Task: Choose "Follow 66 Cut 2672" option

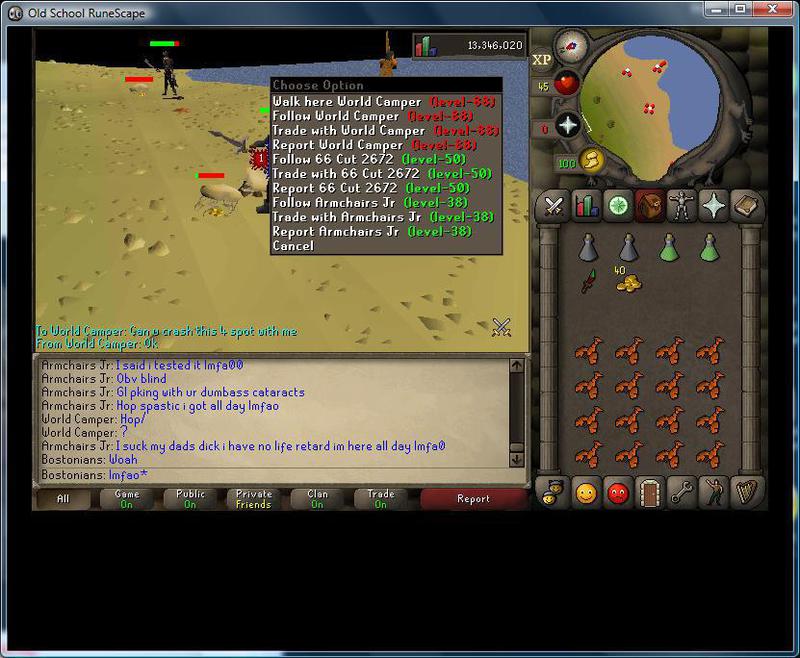Action: click(x=334, y=160)
